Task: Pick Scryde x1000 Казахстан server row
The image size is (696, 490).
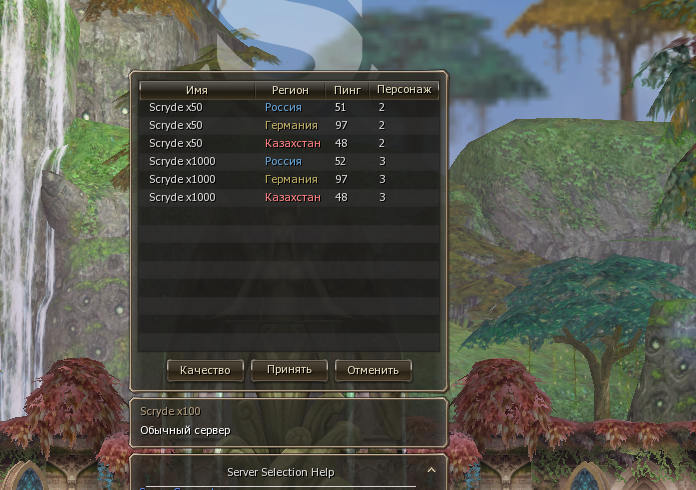Action: (x=288, y=197)
